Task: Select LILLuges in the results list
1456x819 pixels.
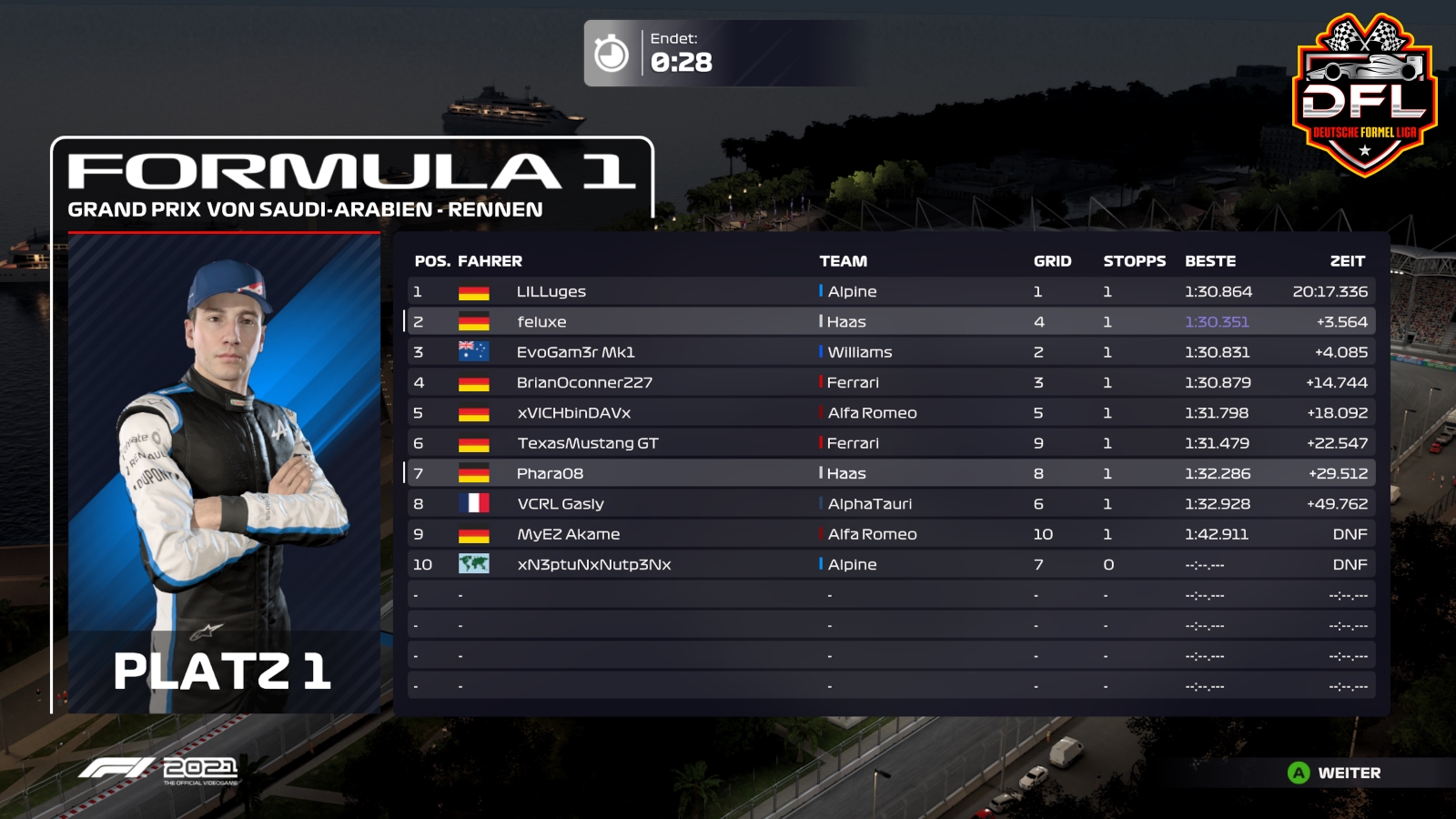Action: [x=551, y=291]
